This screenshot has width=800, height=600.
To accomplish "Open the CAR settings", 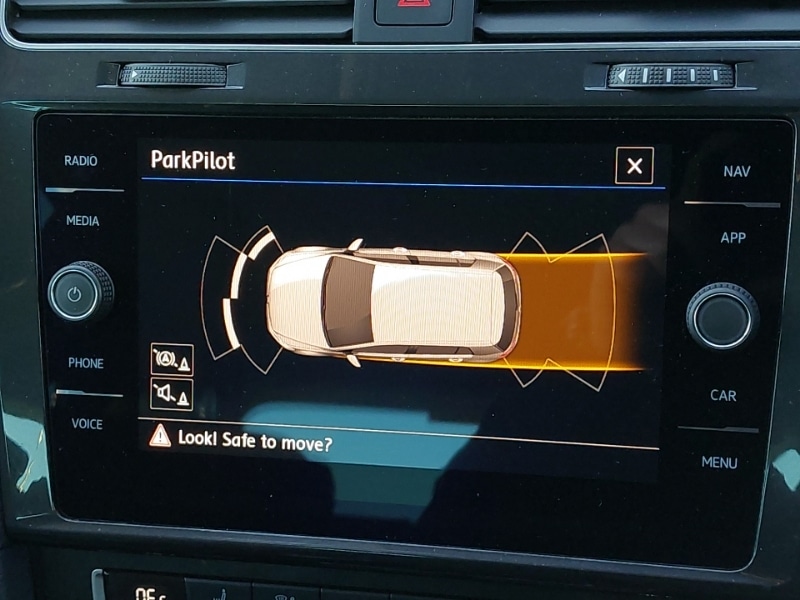I will coord(723,395).
